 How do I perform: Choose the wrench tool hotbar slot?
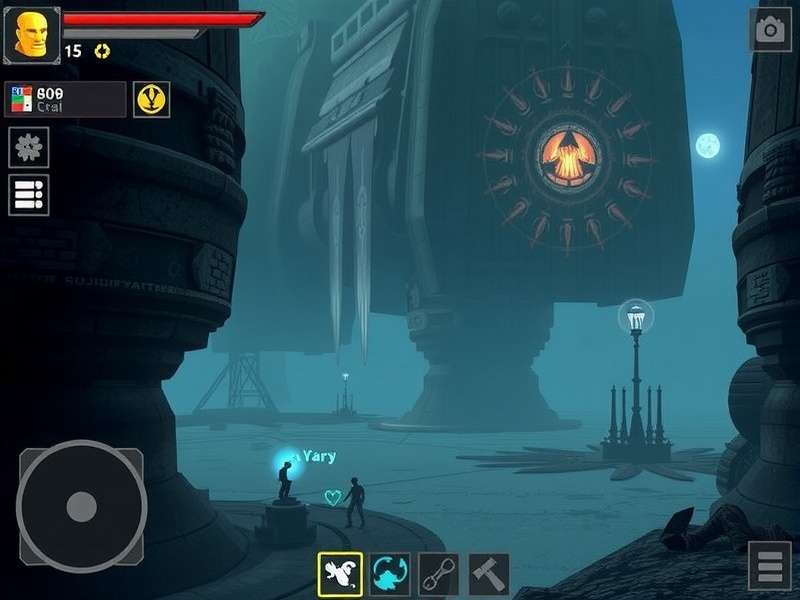click(439, 574)
